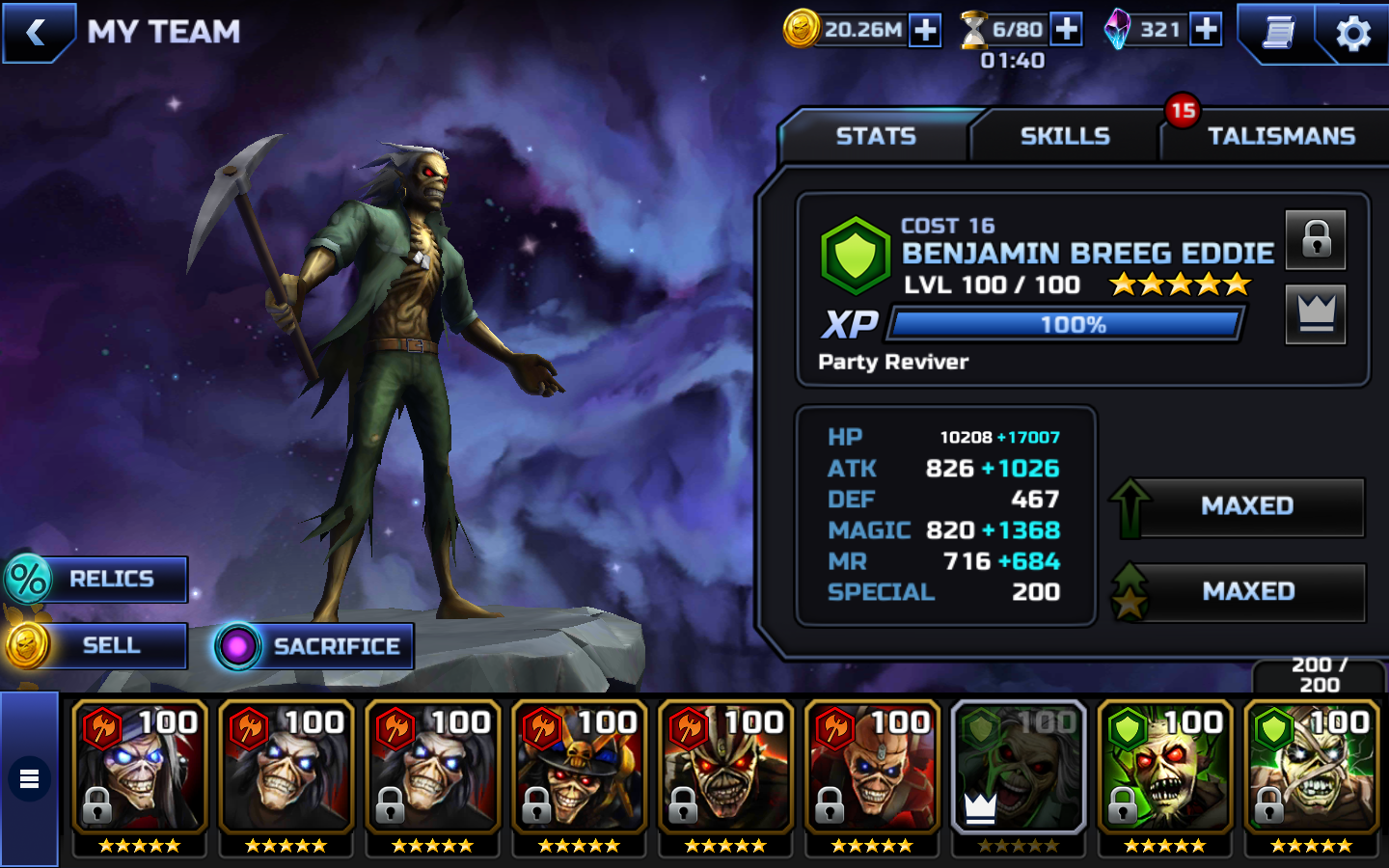
Task: Click the upper MAXED level-up button
Action: [x=1246, y=506]
